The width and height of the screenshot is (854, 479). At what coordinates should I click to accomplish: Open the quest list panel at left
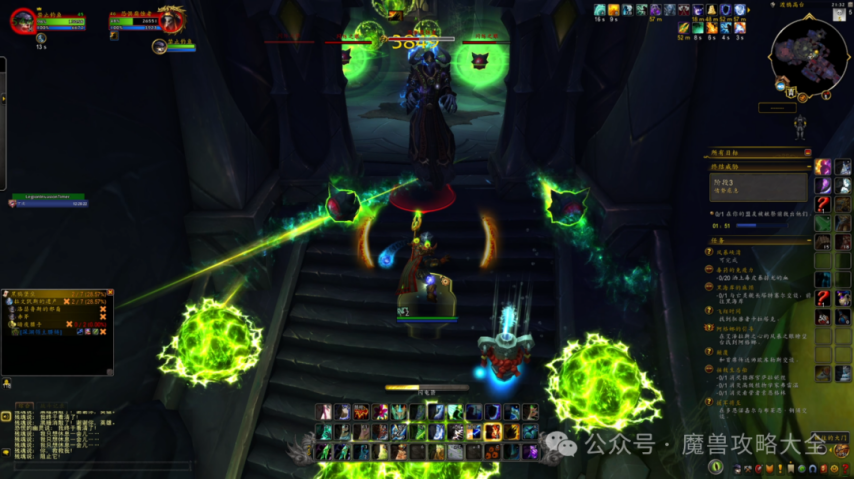pyautogui.click(x=56, y=332)
